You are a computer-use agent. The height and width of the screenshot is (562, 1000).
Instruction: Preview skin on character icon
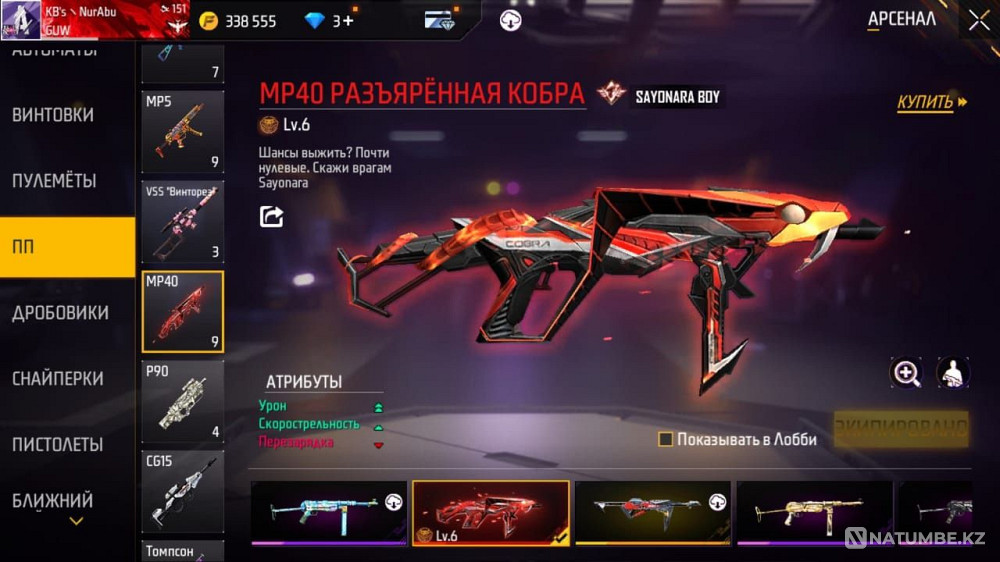(952, 373)
